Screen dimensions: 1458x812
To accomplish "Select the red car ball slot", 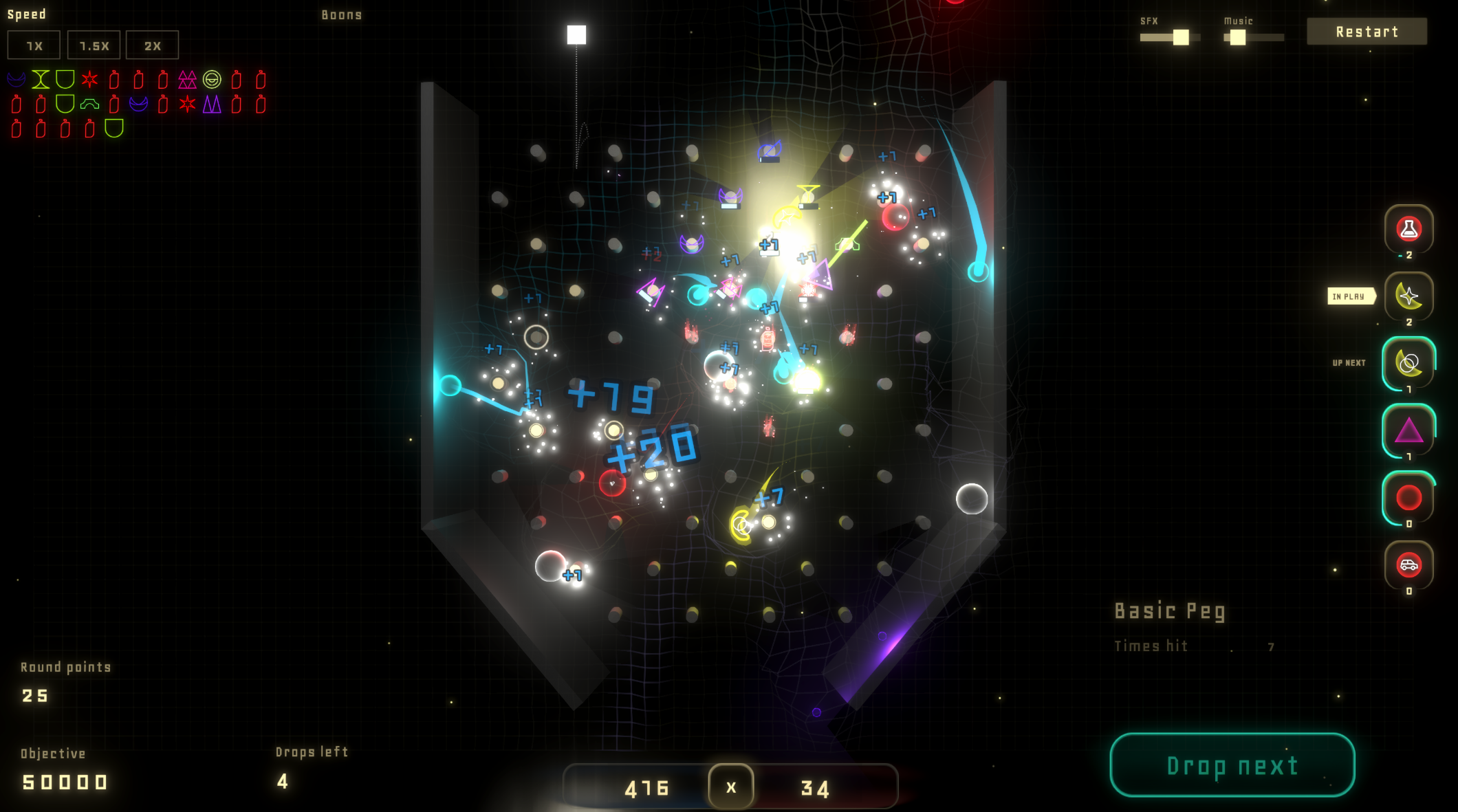I will point(1408,564).
